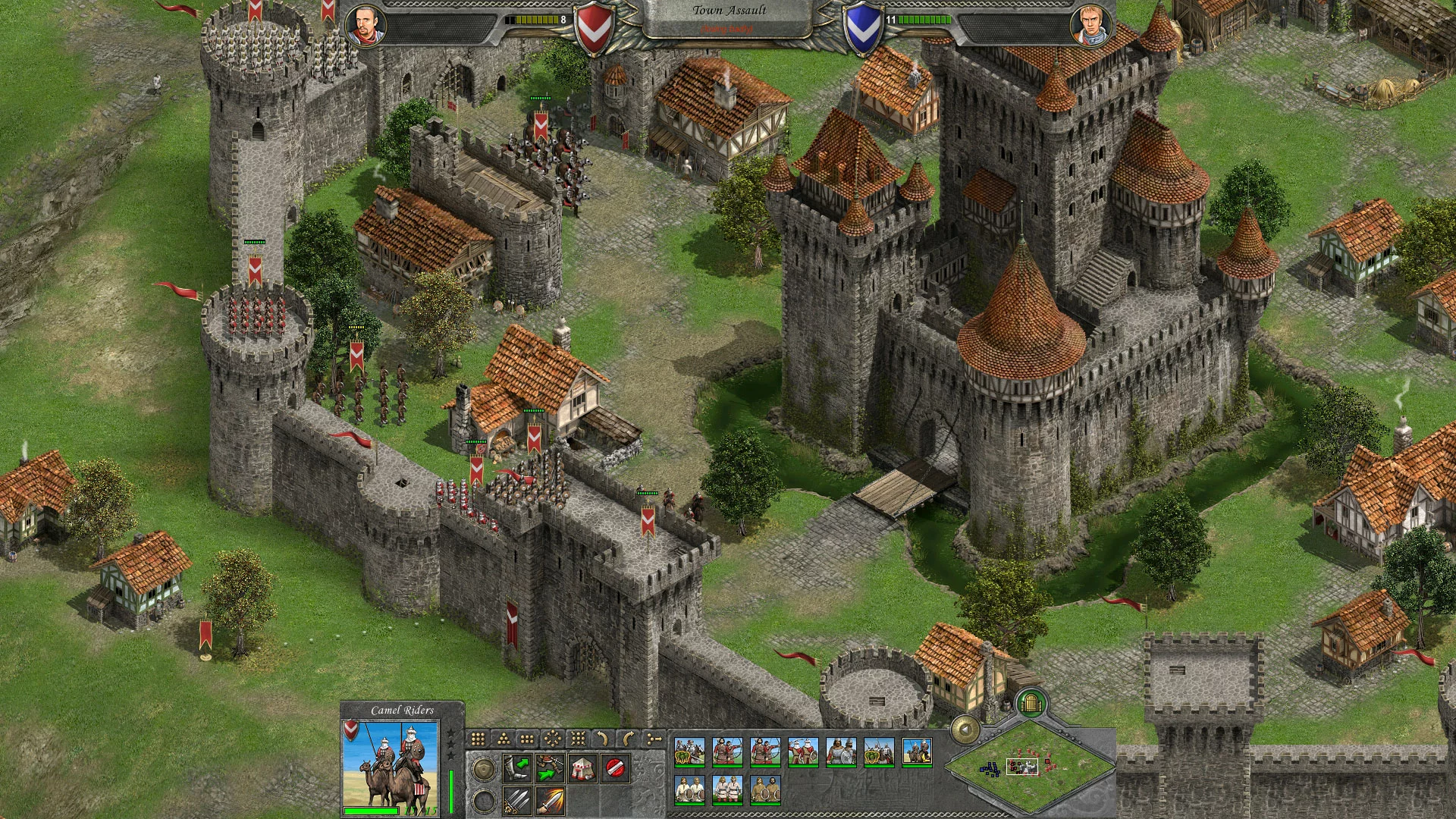Select the Camel Riders unit portrait
This screenshot has height=819, width=1456.
390,763
